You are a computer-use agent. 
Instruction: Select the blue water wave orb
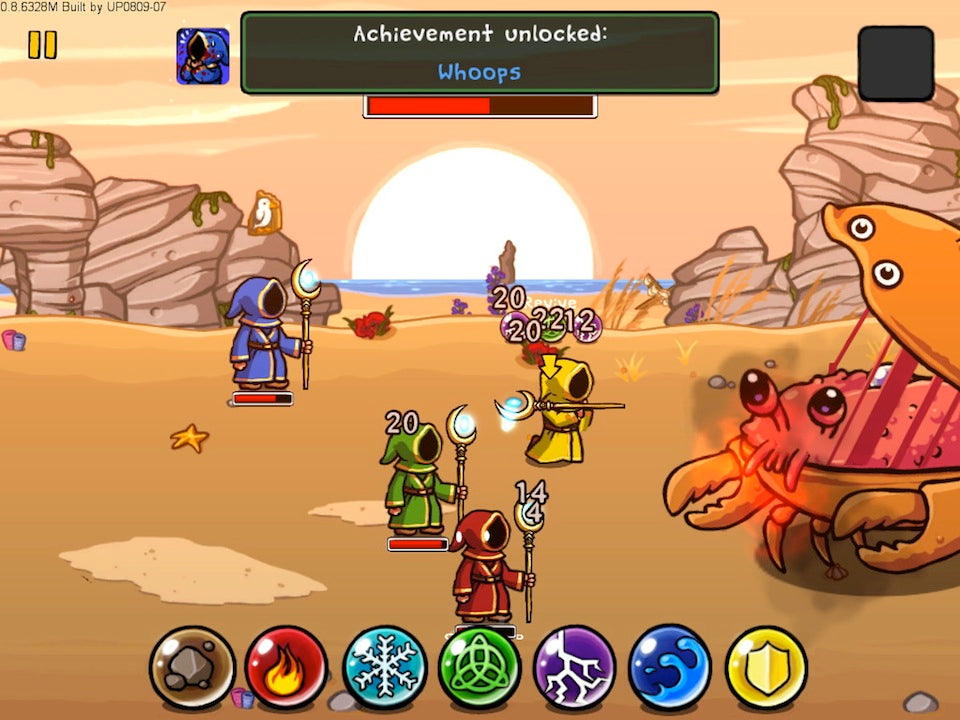point(670,667)
